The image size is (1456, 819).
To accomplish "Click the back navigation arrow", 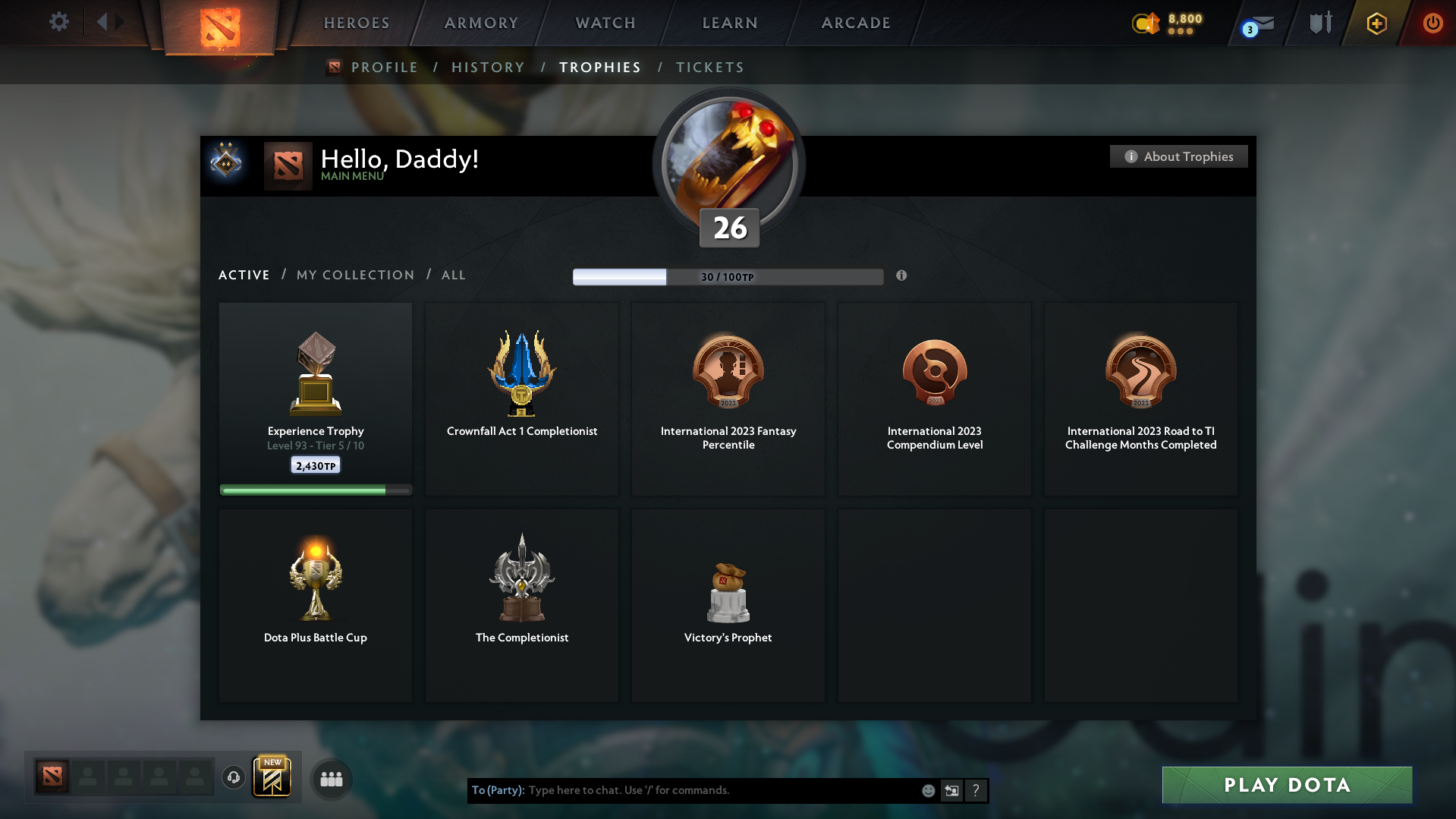I will click(x=104, y=22).
